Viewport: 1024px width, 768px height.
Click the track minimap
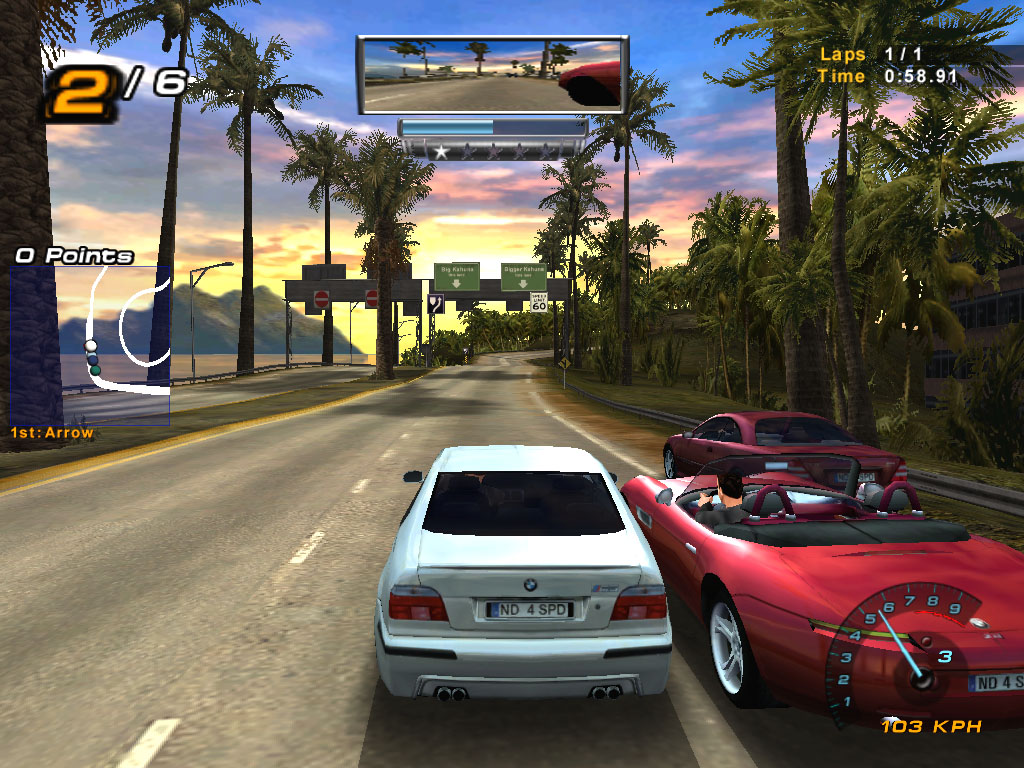90,345
